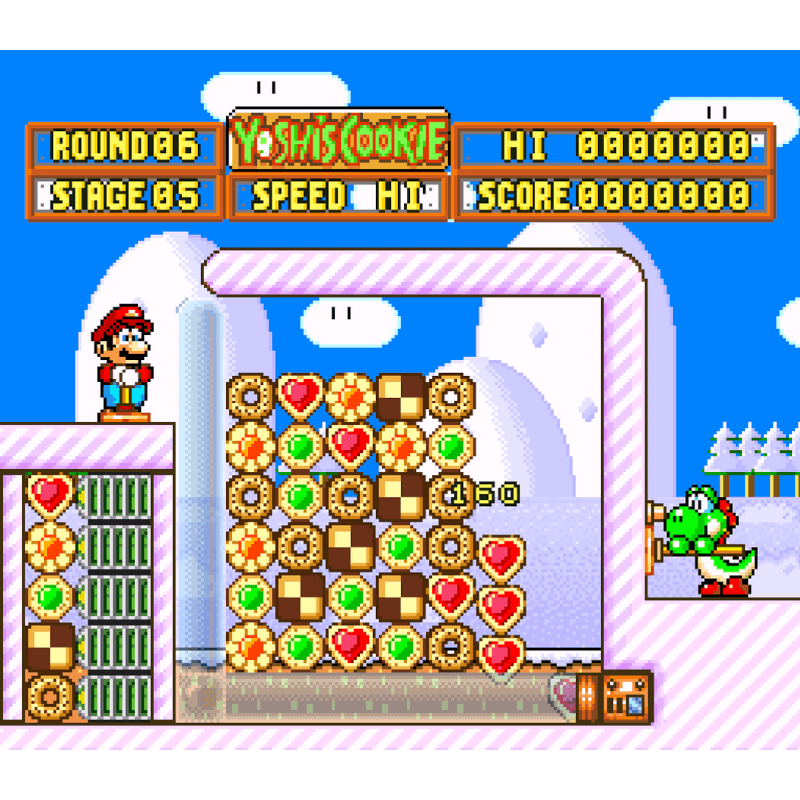Pick the heart cookie in the board's top row
Viewport: 800px width, 800px height.
point(300,396)
